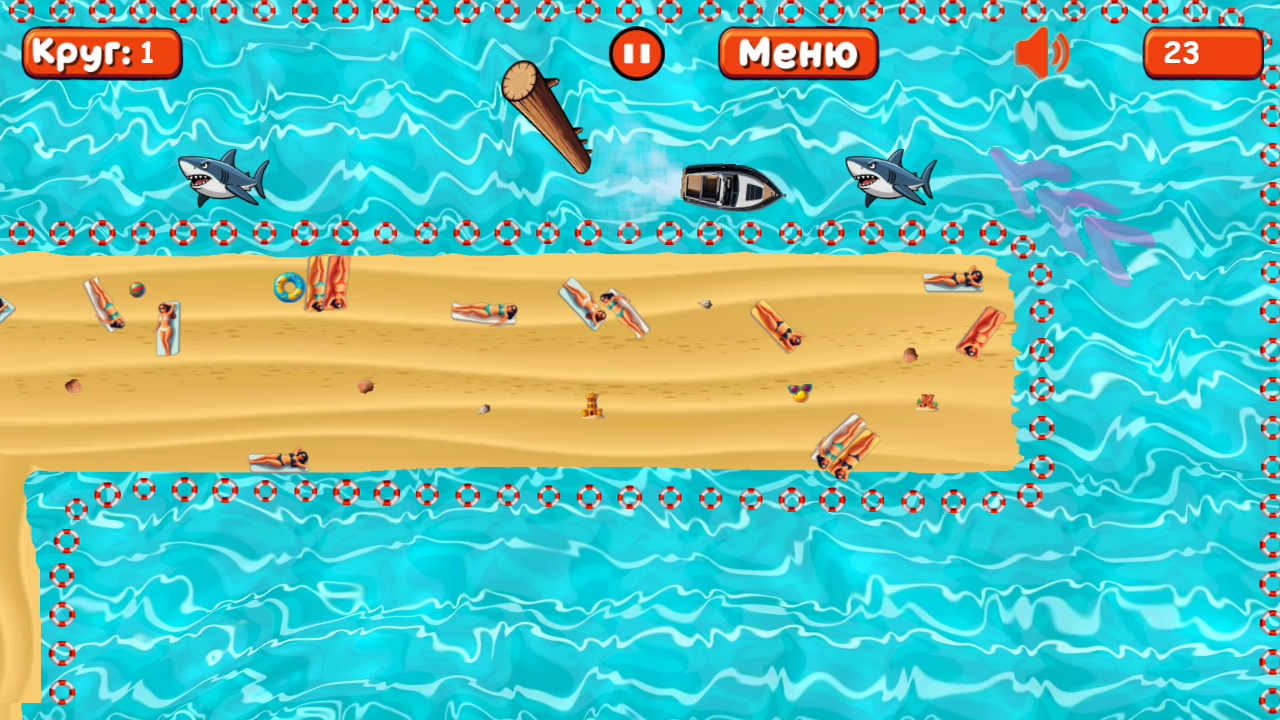
Task: Click the pause icon at top center
Action: tap(636, 54)
